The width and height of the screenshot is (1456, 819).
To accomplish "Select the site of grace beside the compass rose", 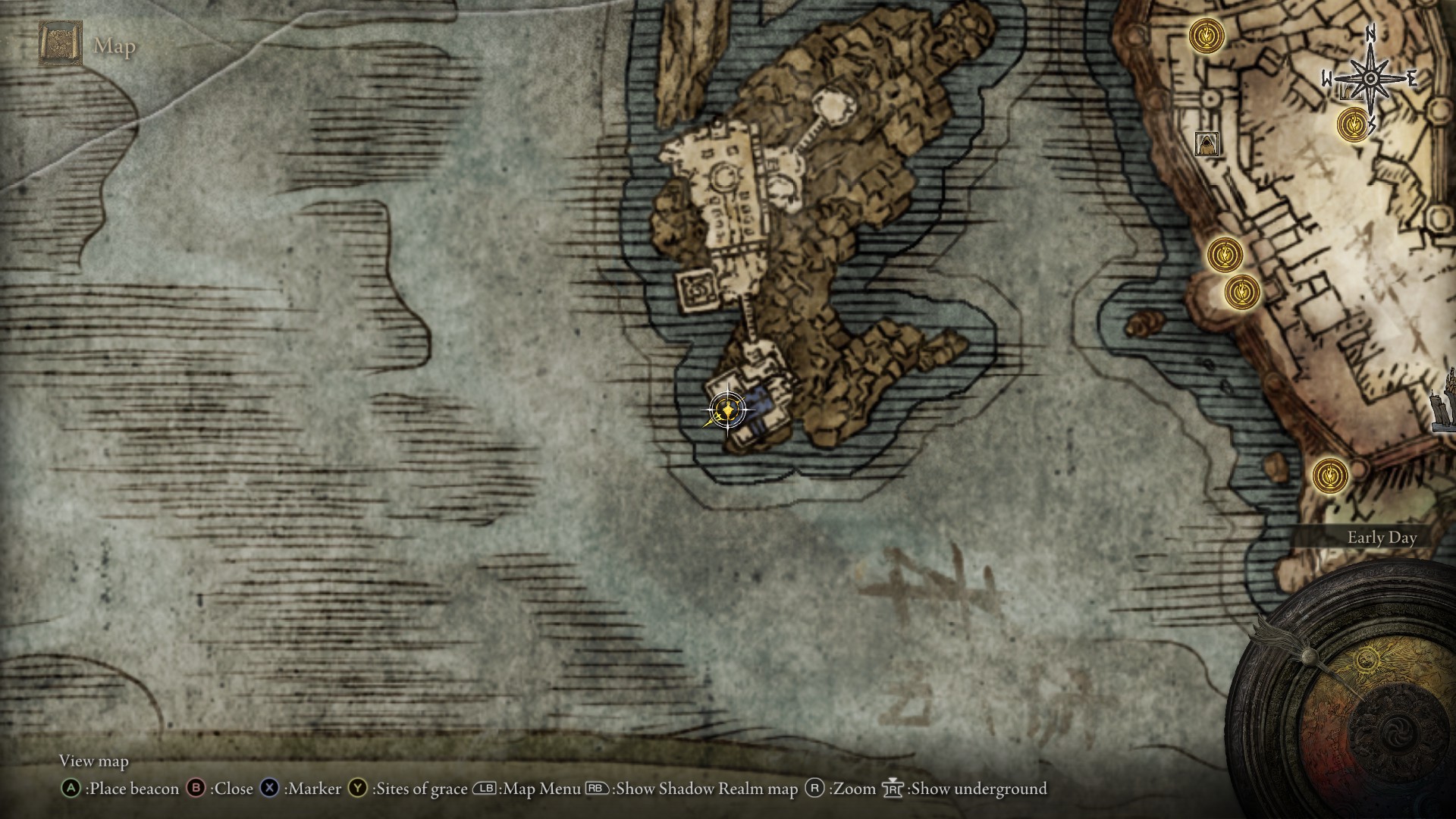I will click(x=1352, y=124).
